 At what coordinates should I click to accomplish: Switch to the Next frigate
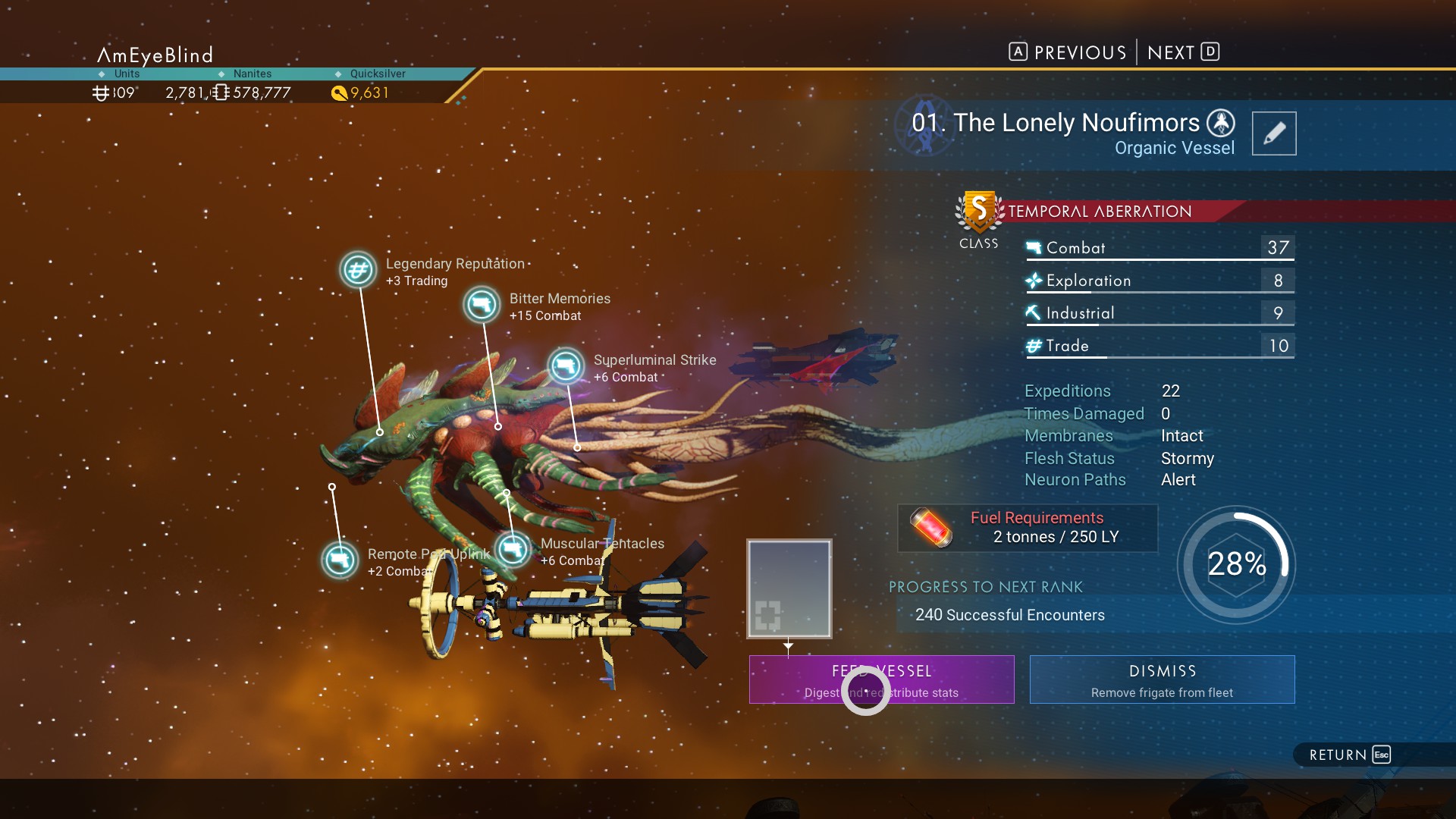tap(1183, 52)
